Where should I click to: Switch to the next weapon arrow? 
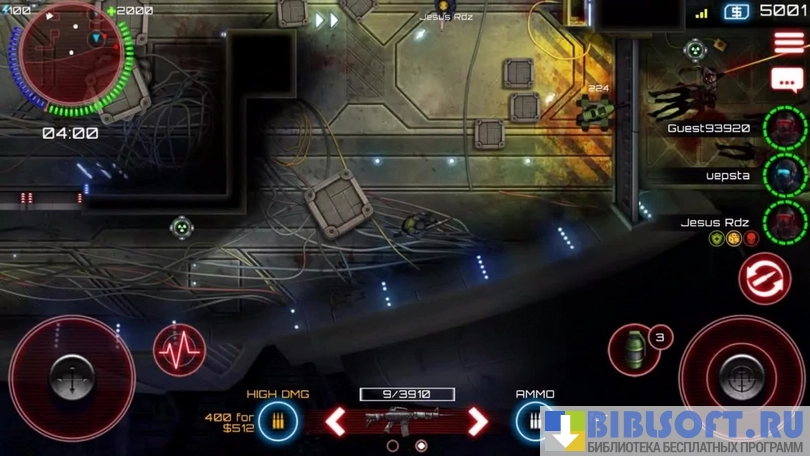478,421
